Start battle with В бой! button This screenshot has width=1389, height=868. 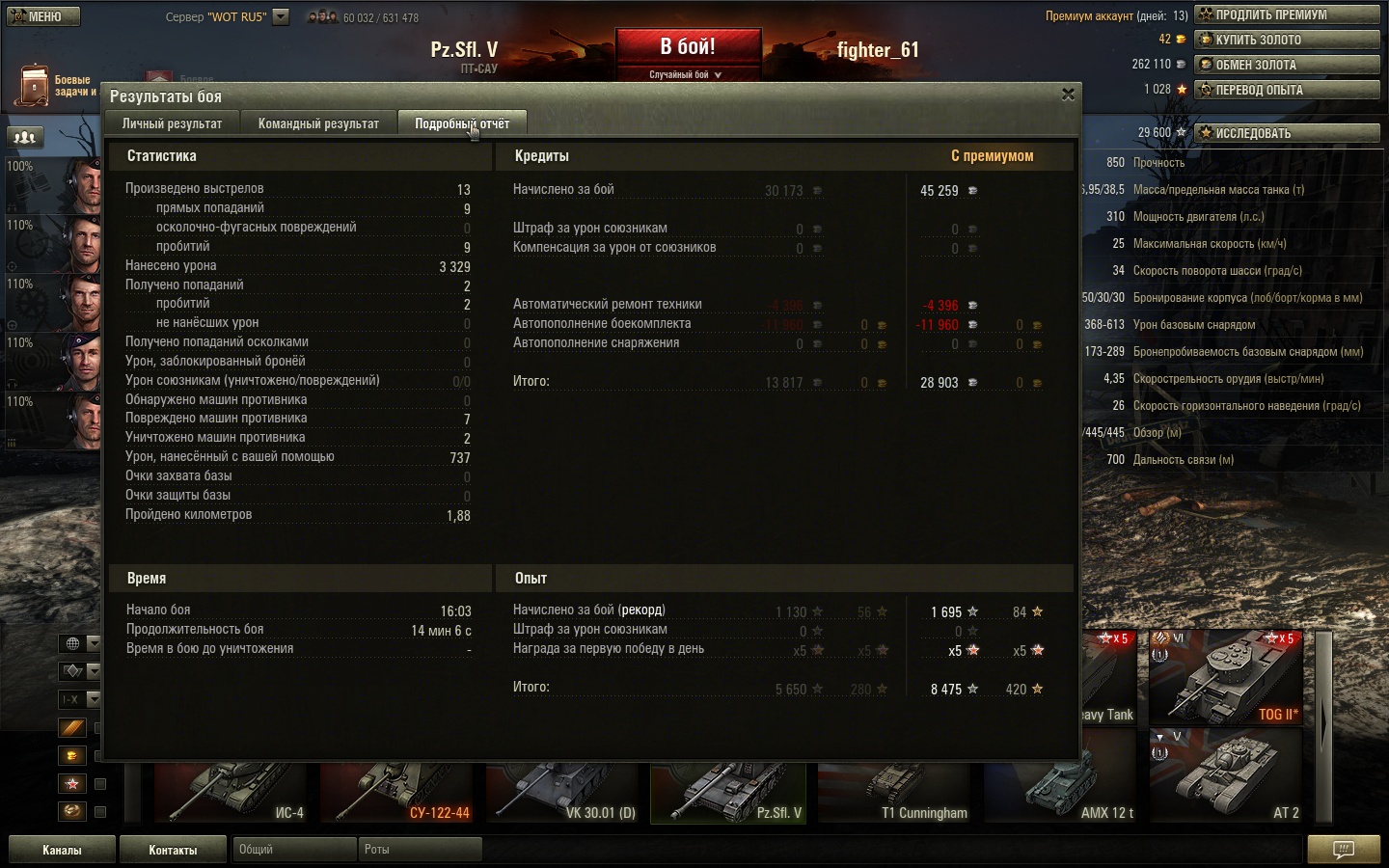click(688, 47)
